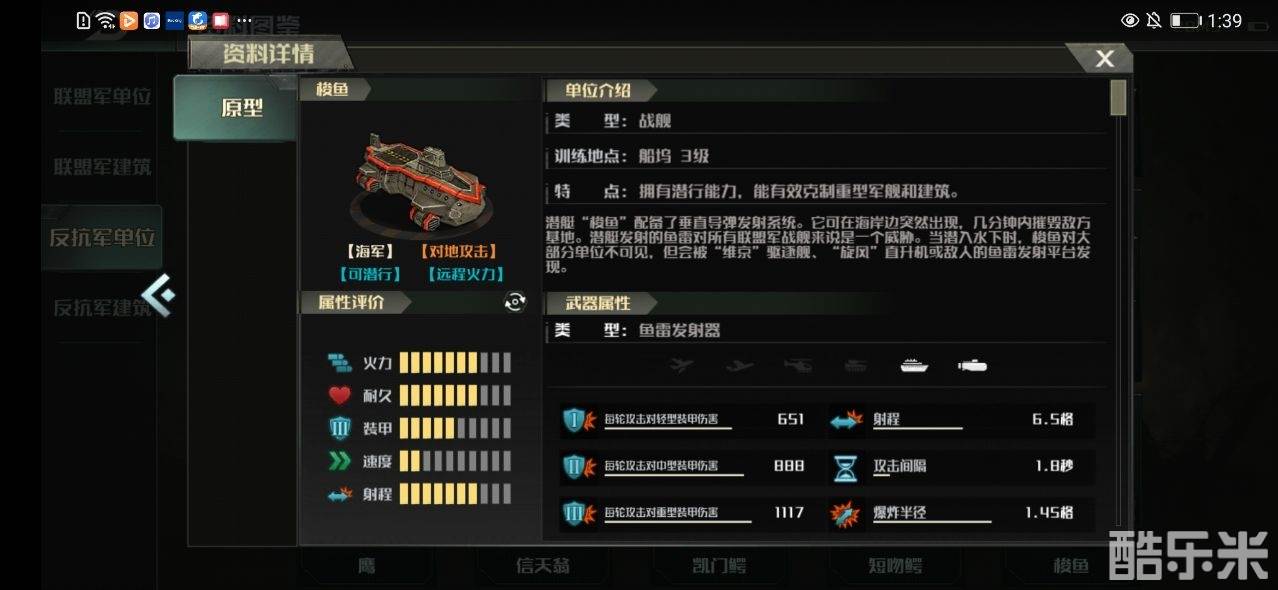Toggle the 属性评价 swap icon

pyautogui.click(x=515, y=302)
